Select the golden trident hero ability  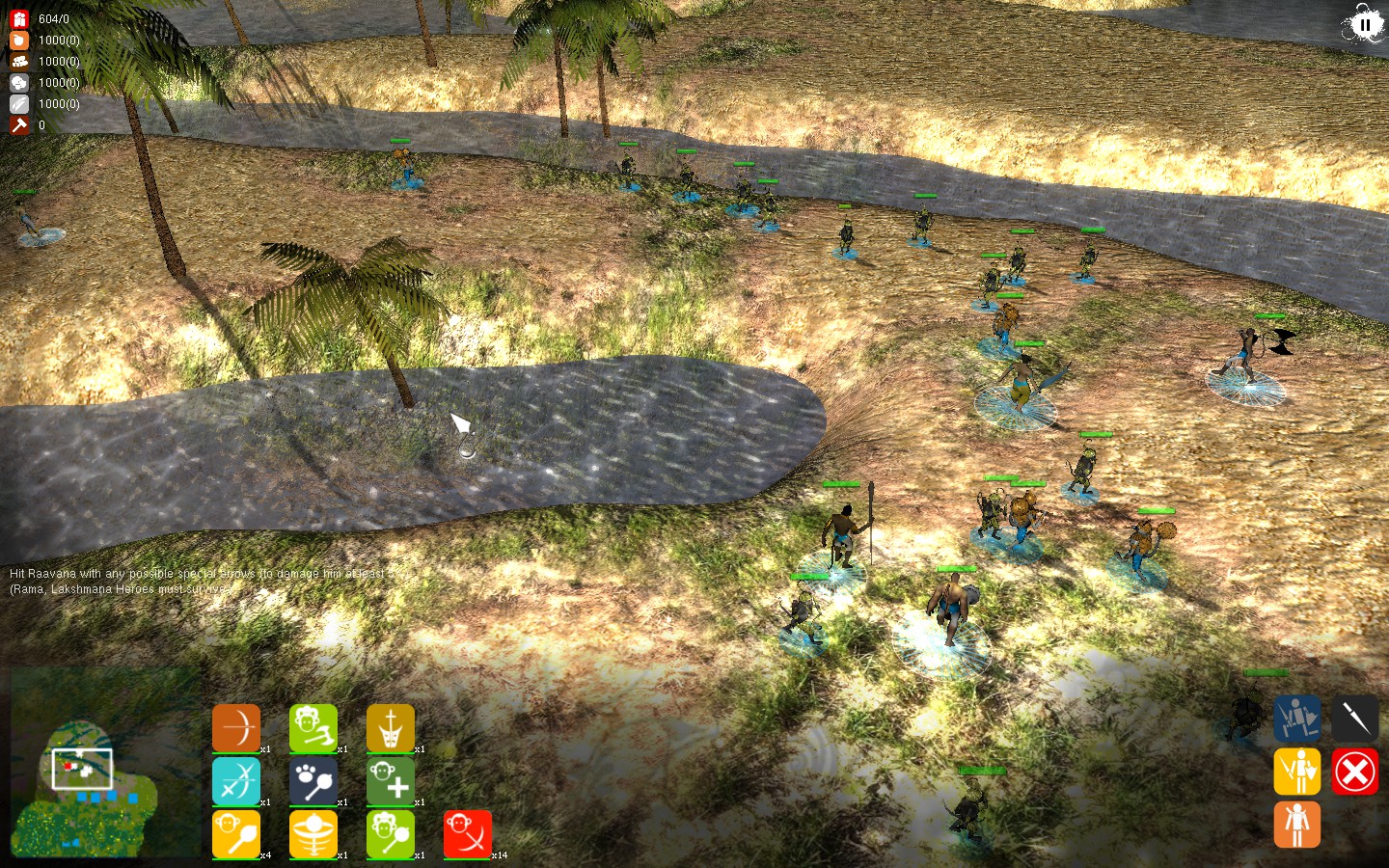(x=391, y=728)
